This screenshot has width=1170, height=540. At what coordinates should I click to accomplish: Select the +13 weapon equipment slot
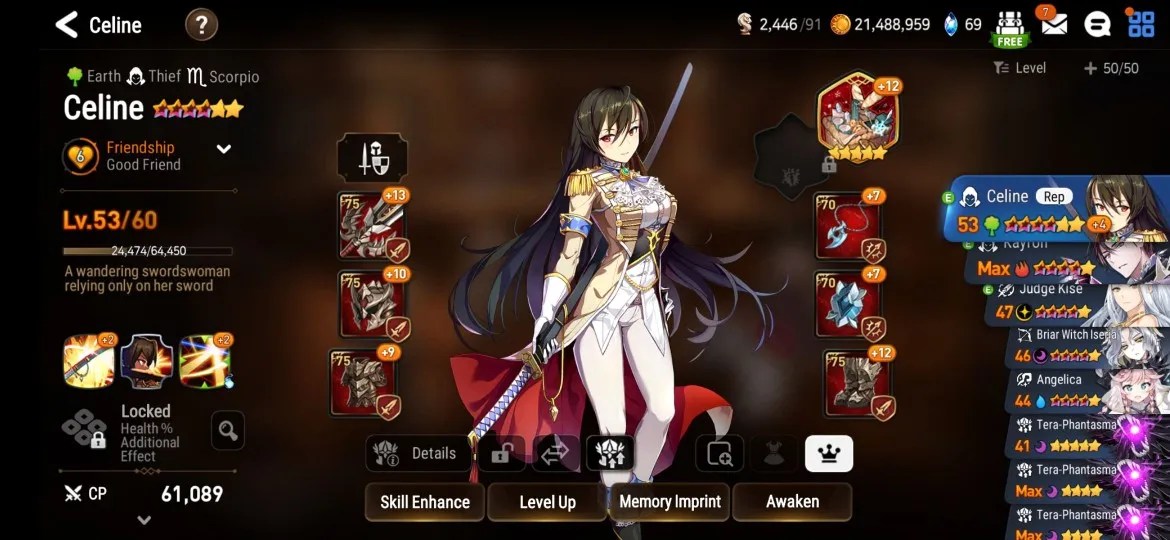371,226
